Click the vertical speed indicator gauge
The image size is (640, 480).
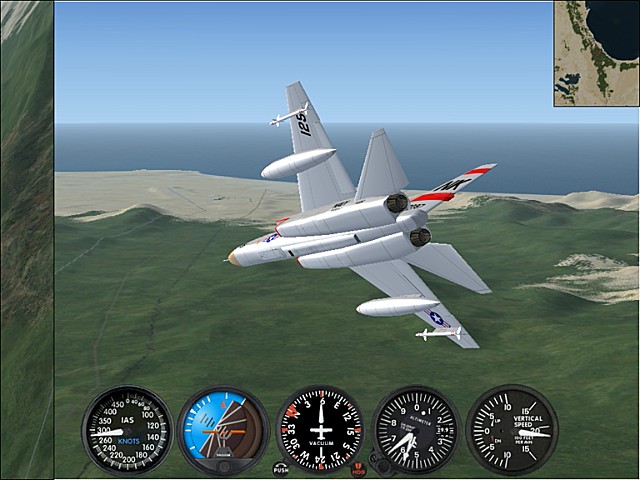pos(512,430)
